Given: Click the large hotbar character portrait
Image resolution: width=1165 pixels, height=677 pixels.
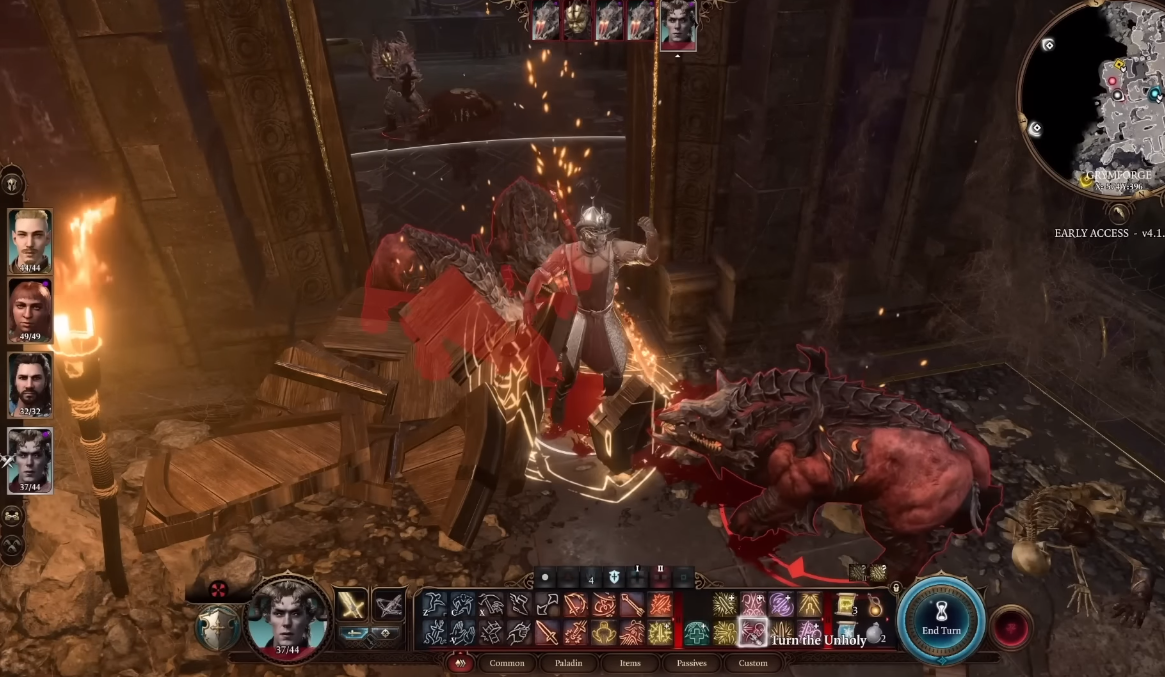Looking at the screenshot, I should (288, 616).
